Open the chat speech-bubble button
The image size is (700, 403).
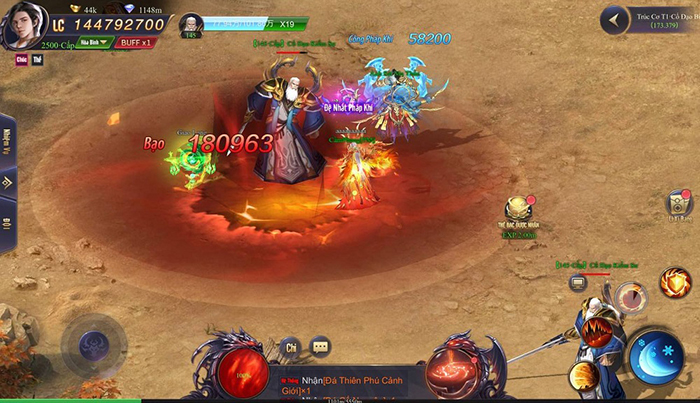point(320,347)
